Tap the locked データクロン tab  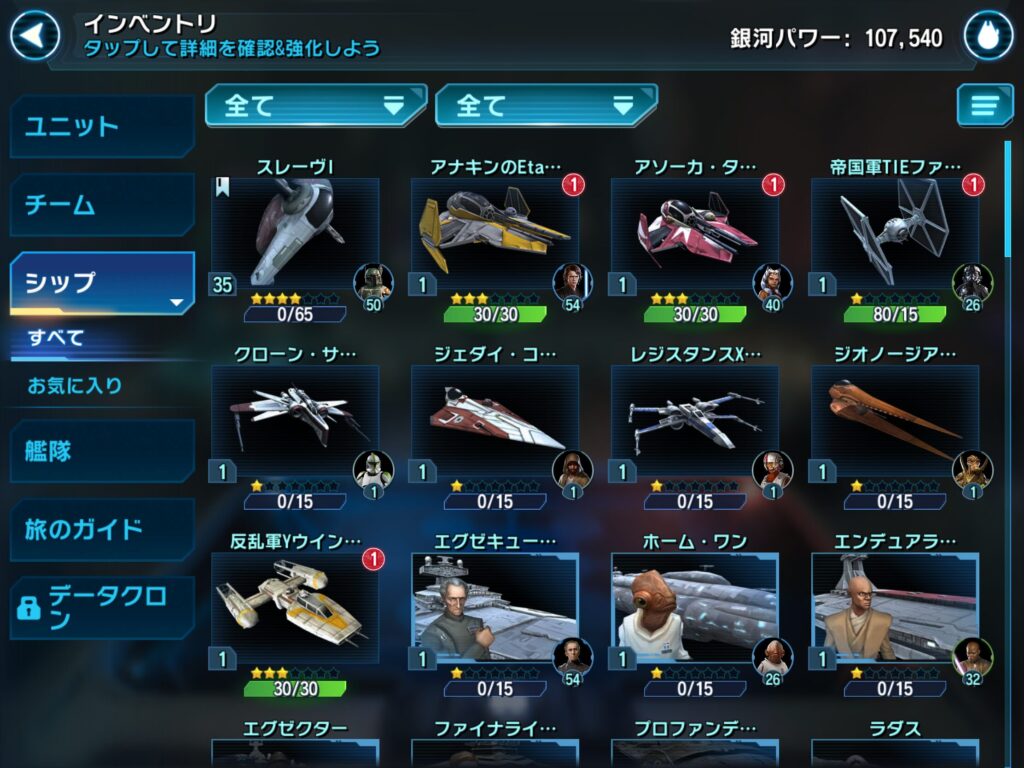tap(102, 607)
